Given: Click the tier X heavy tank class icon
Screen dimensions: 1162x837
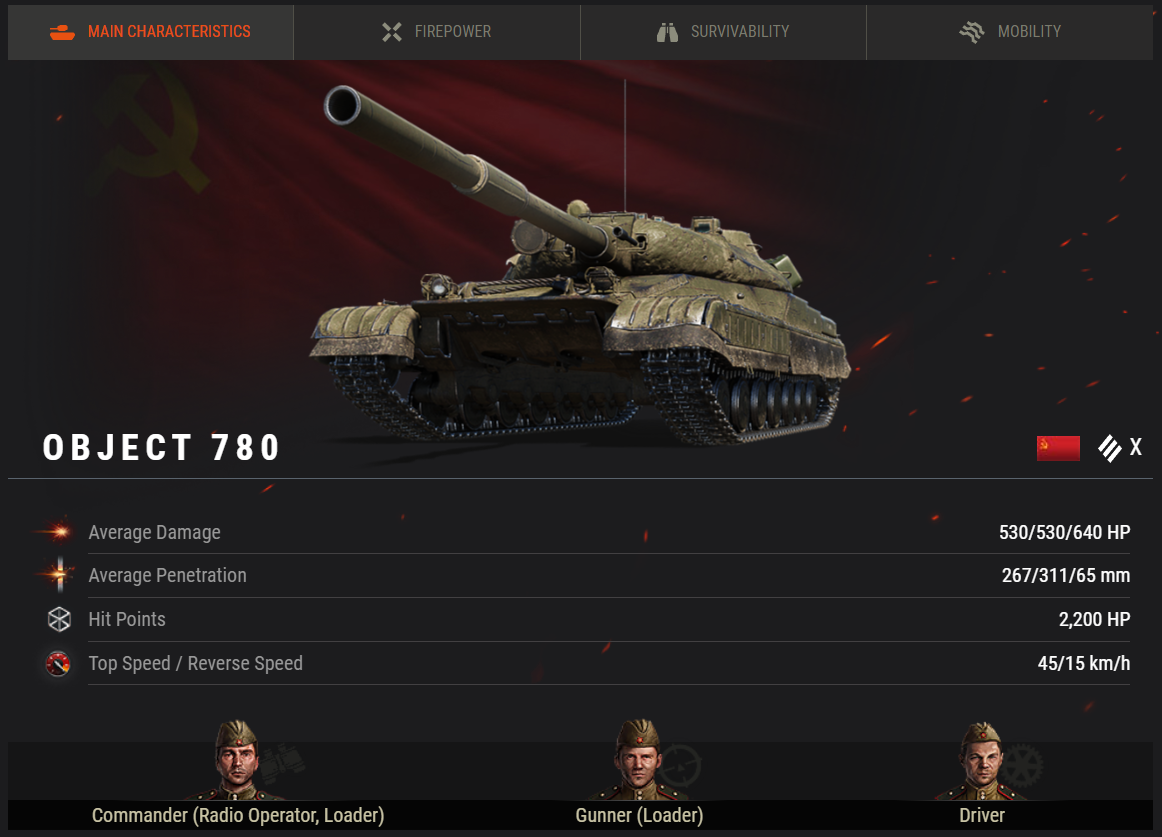Looking at the screenshot, I should (x=1110, y=448).
